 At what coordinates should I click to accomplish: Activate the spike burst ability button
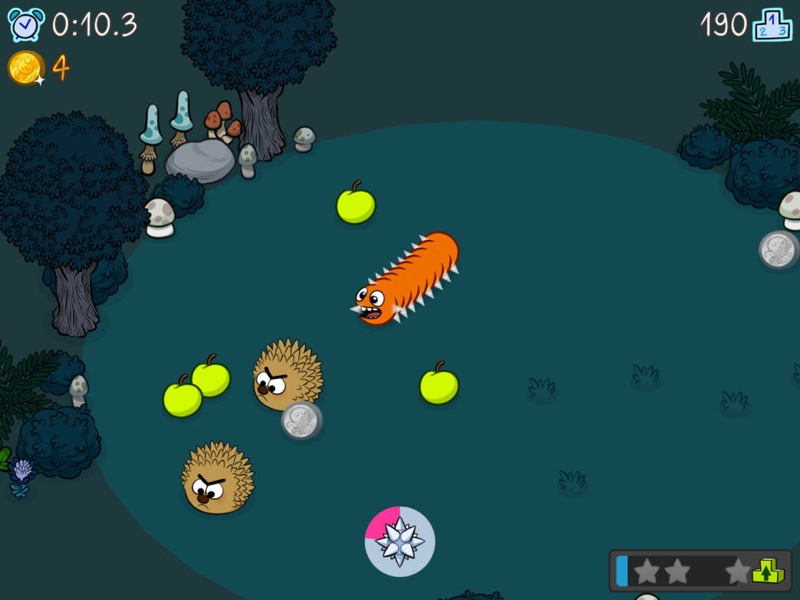[399, 541]
